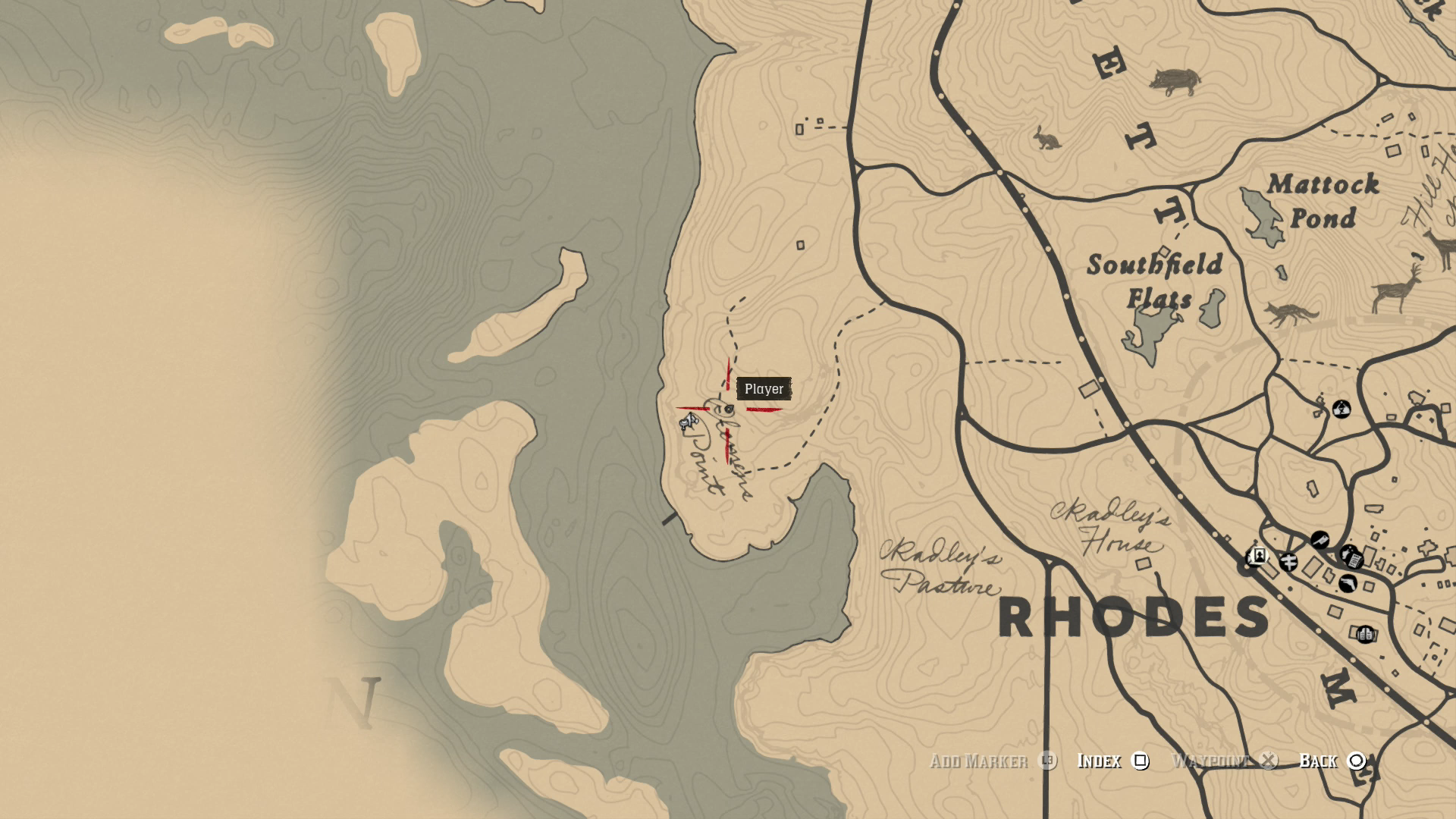The image size is (1456, 819).
Task: Click the Butcher cleaver icon in Rhodes
Action: tap(1319, 539)
